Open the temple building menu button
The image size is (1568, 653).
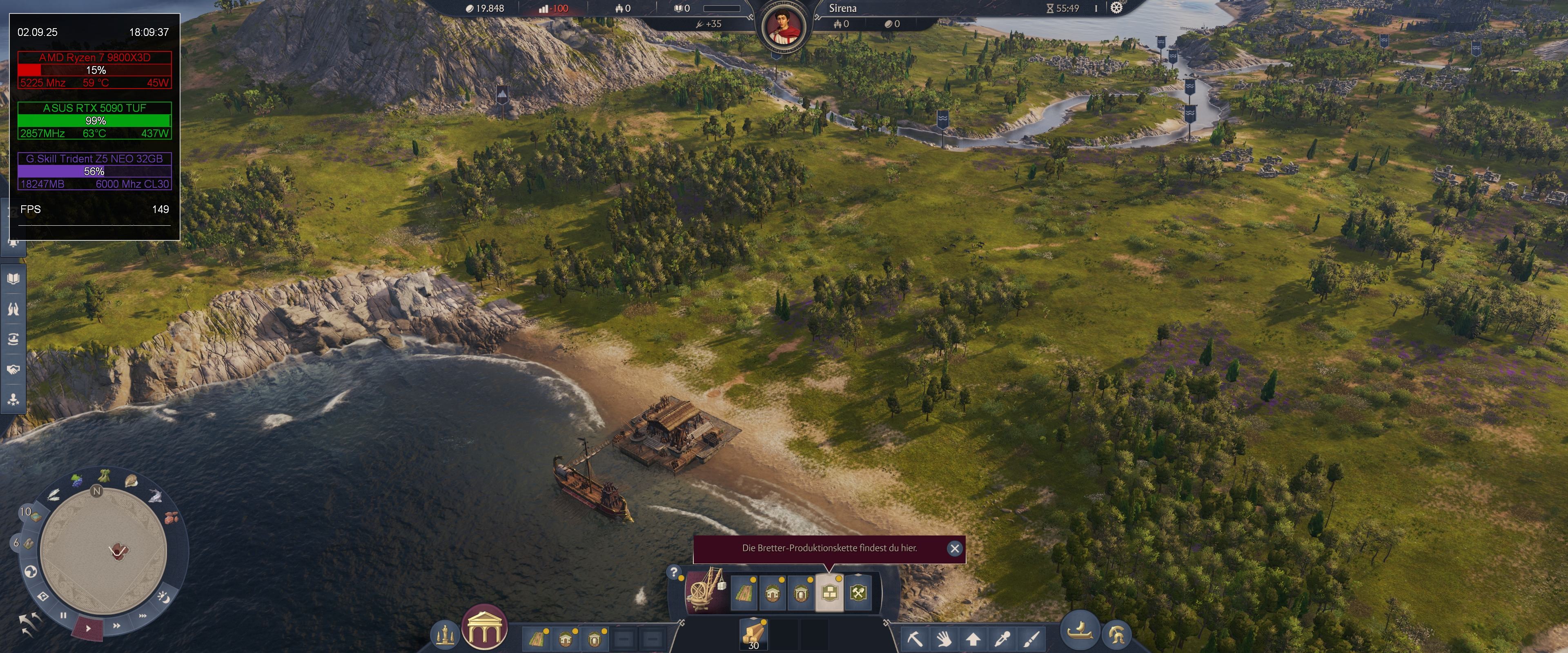click(485, 628)
